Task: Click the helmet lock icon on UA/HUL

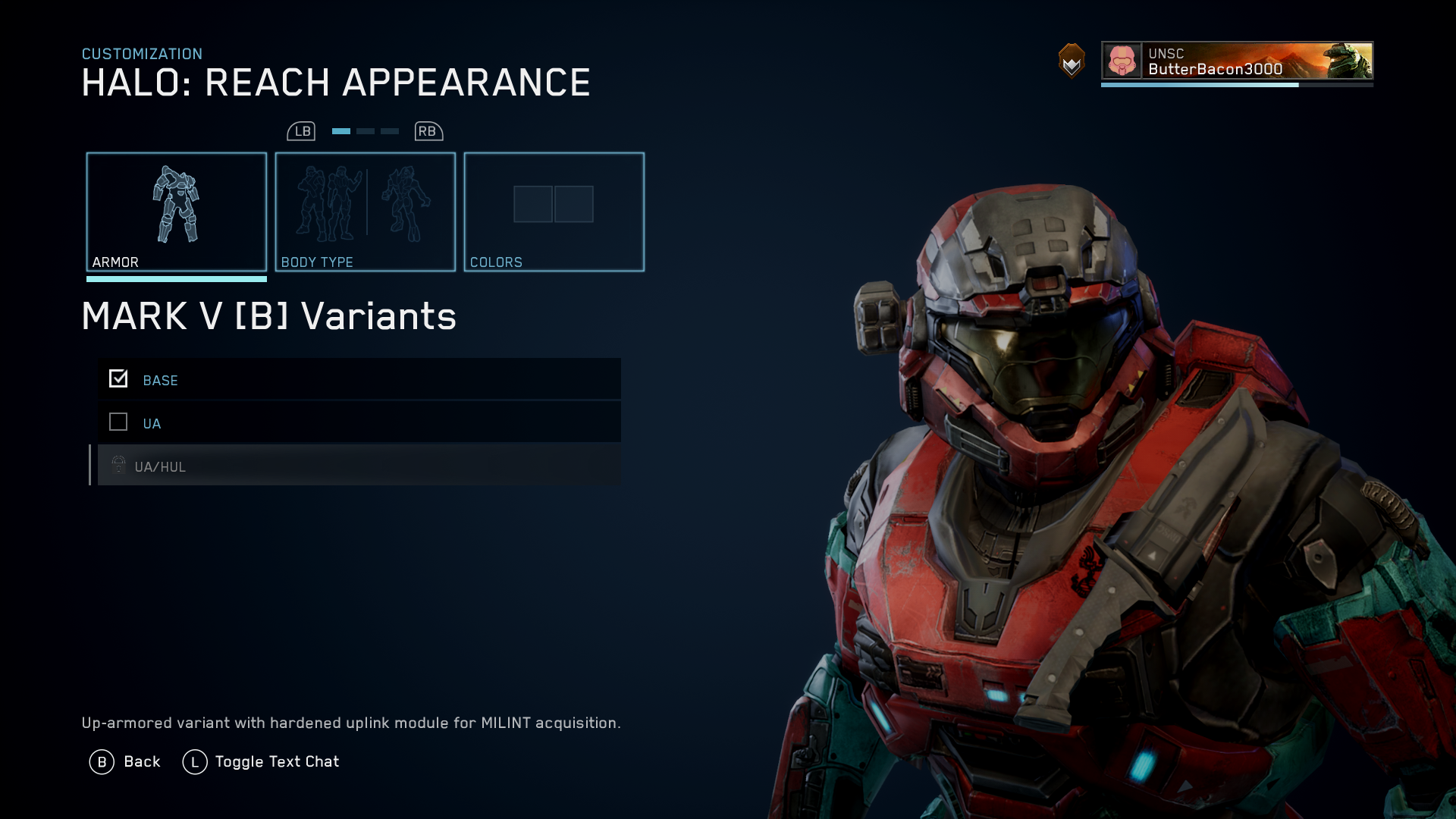Action: coord(118,466)
